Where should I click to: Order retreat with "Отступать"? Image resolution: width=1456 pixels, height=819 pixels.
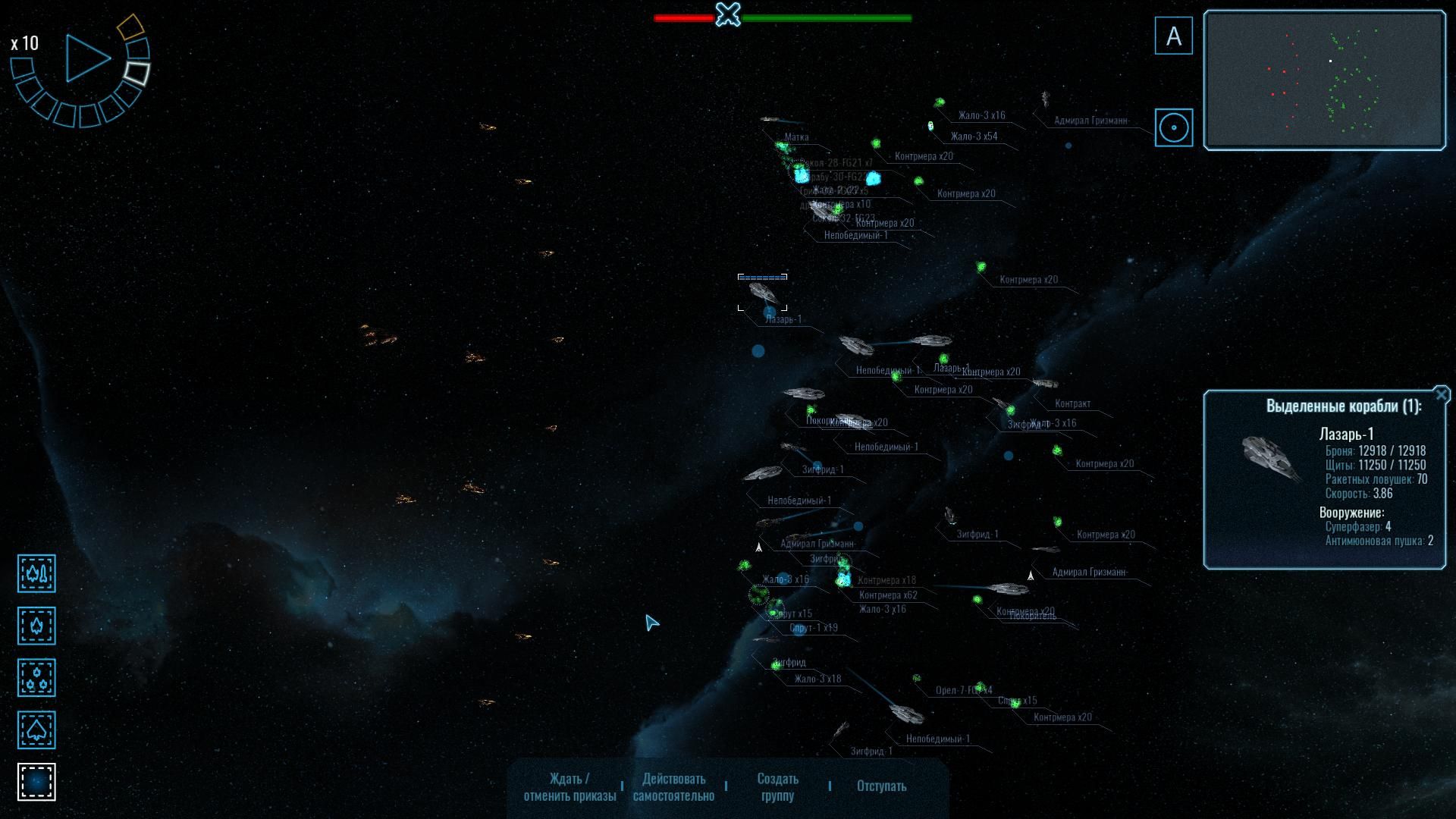coord(881,786)
